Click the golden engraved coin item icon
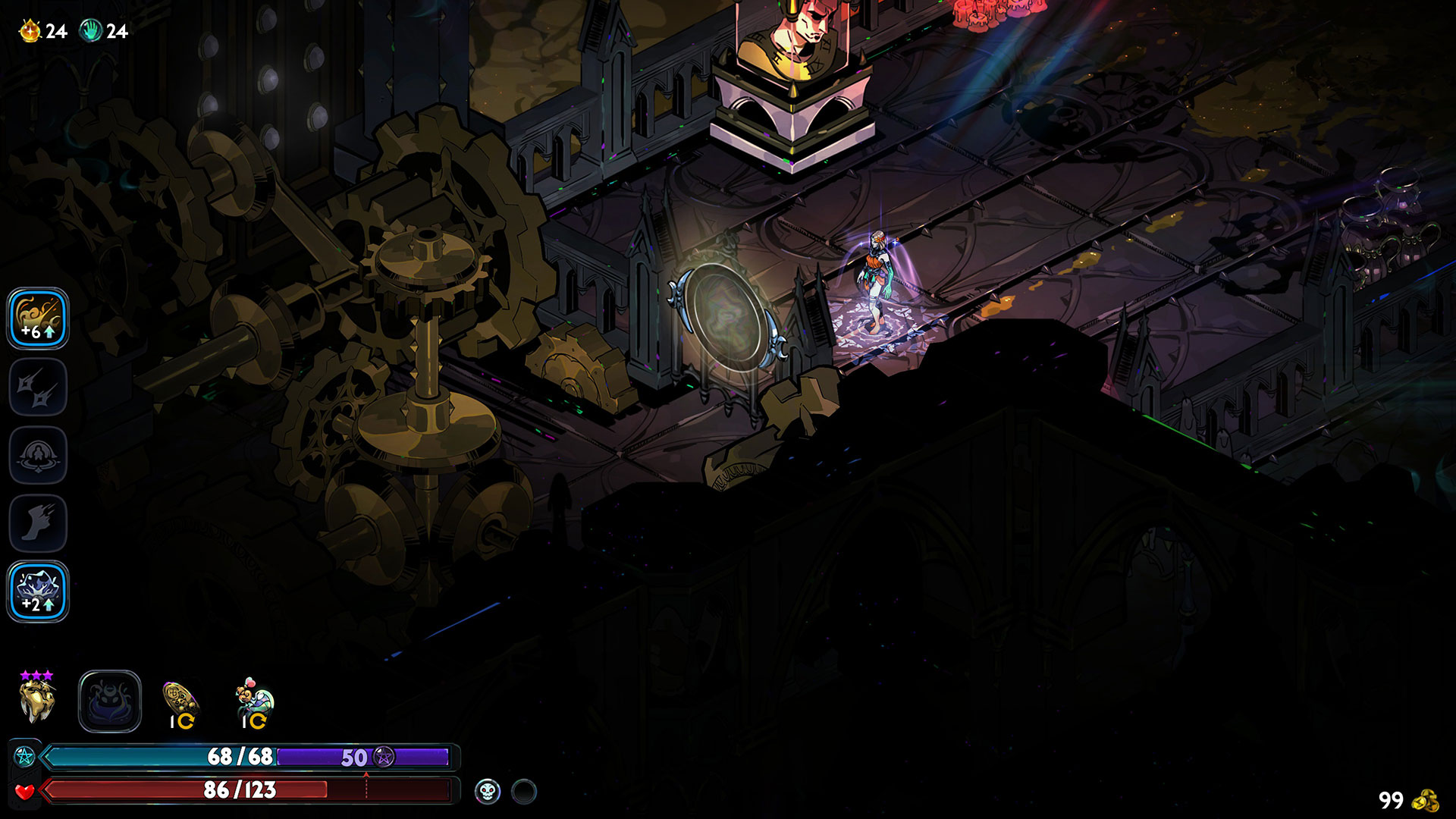 (x=180, y=699)
